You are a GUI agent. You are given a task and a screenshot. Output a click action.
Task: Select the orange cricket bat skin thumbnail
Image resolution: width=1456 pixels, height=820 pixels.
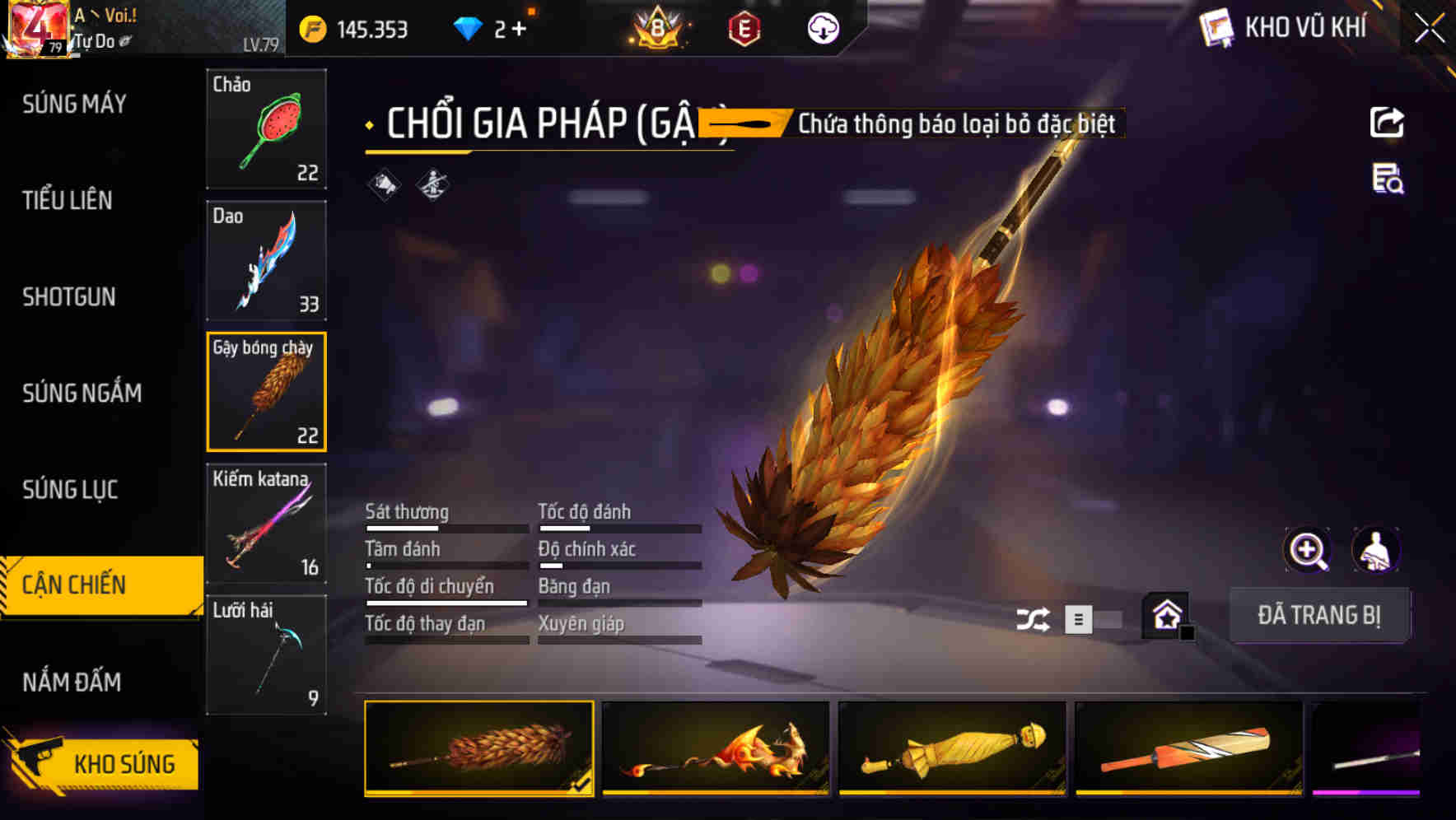point(1189,748)
